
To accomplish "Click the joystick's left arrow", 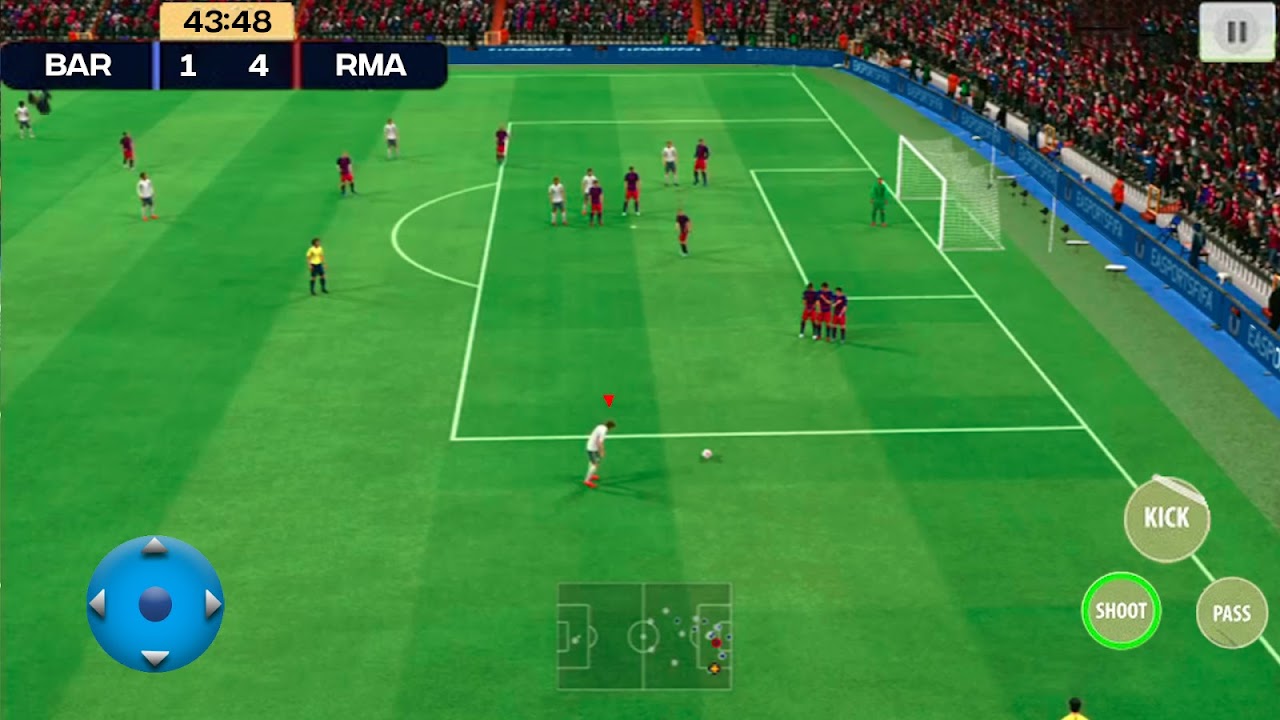I will (98, 604).
